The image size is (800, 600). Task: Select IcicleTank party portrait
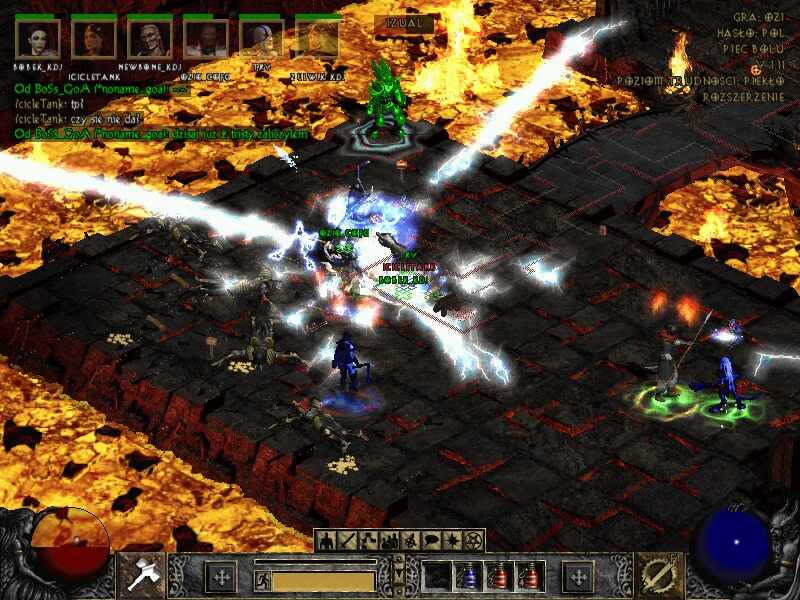(x=94, y=40)
